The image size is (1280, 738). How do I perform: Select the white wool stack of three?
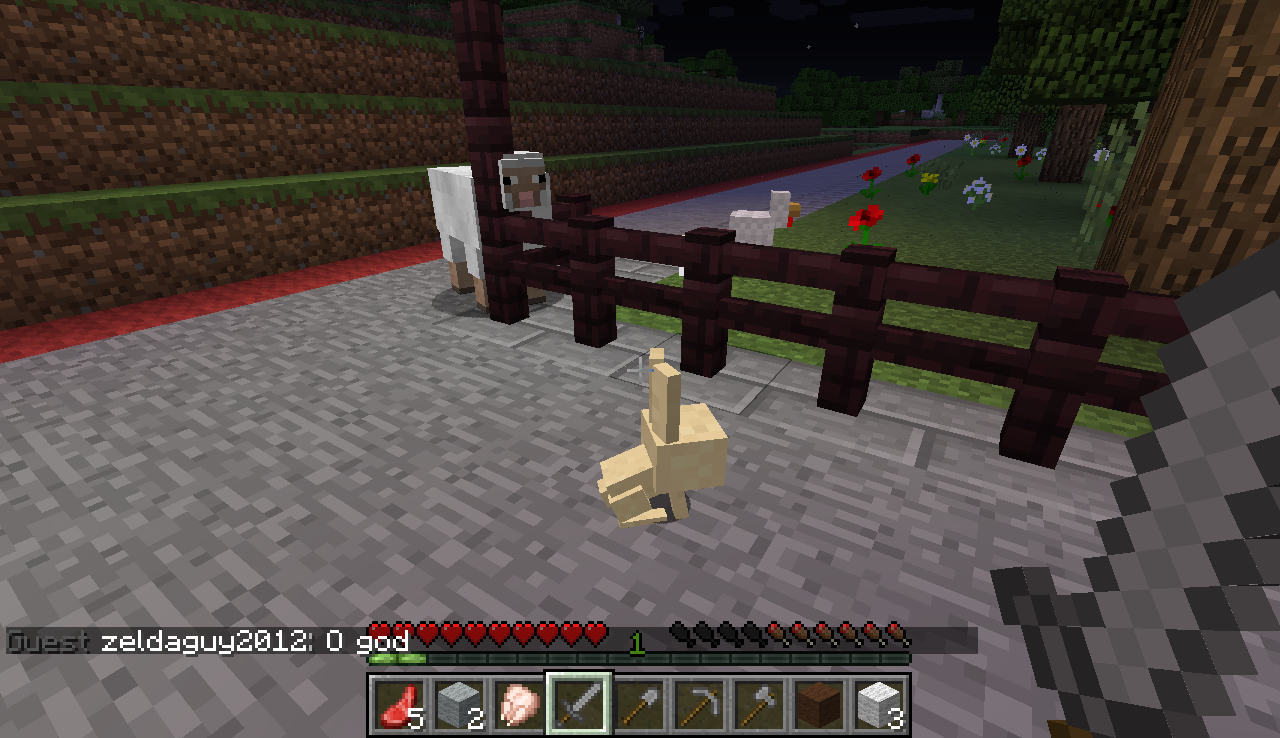(878, 704)
